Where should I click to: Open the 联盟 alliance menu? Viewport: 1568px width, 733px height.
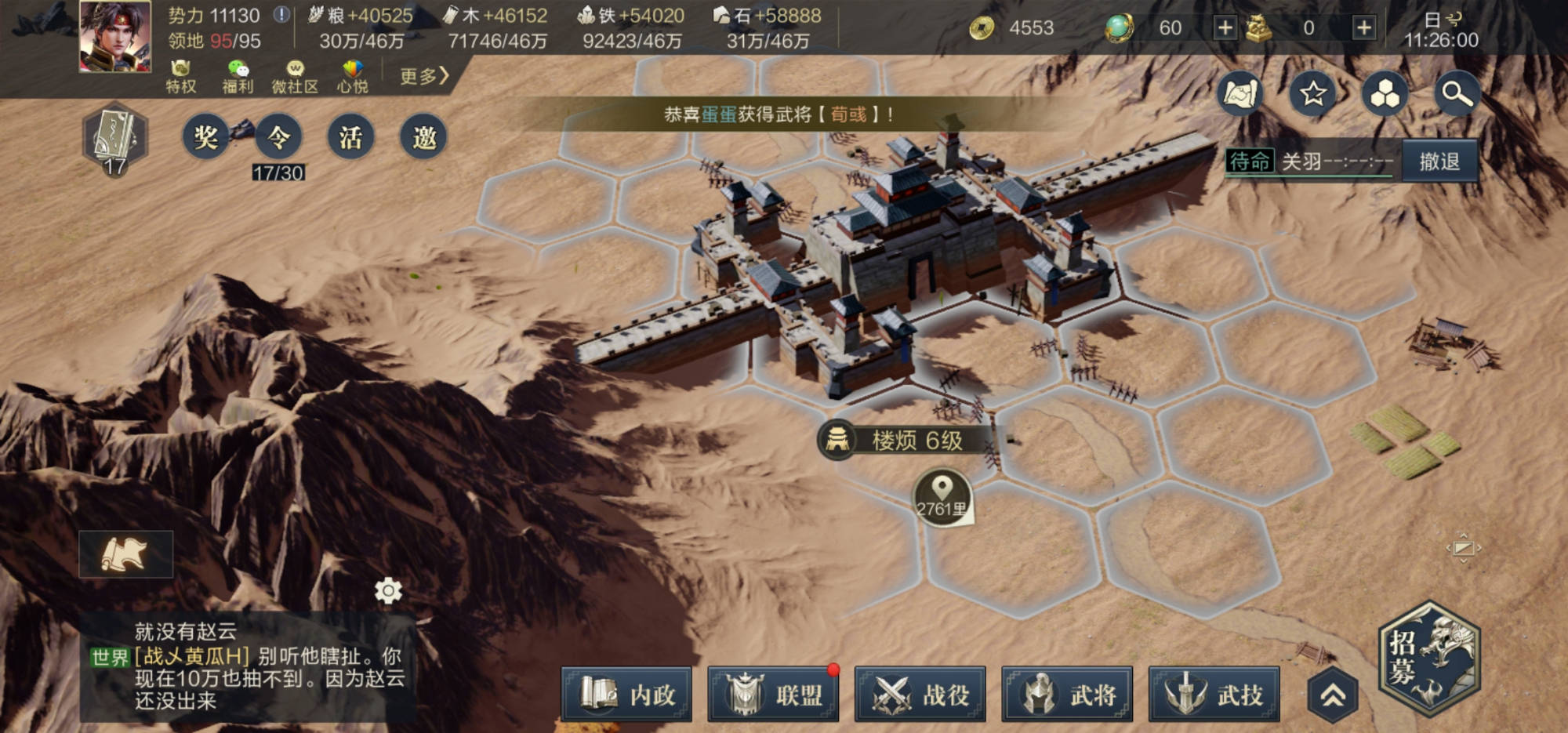click(773, 695)
